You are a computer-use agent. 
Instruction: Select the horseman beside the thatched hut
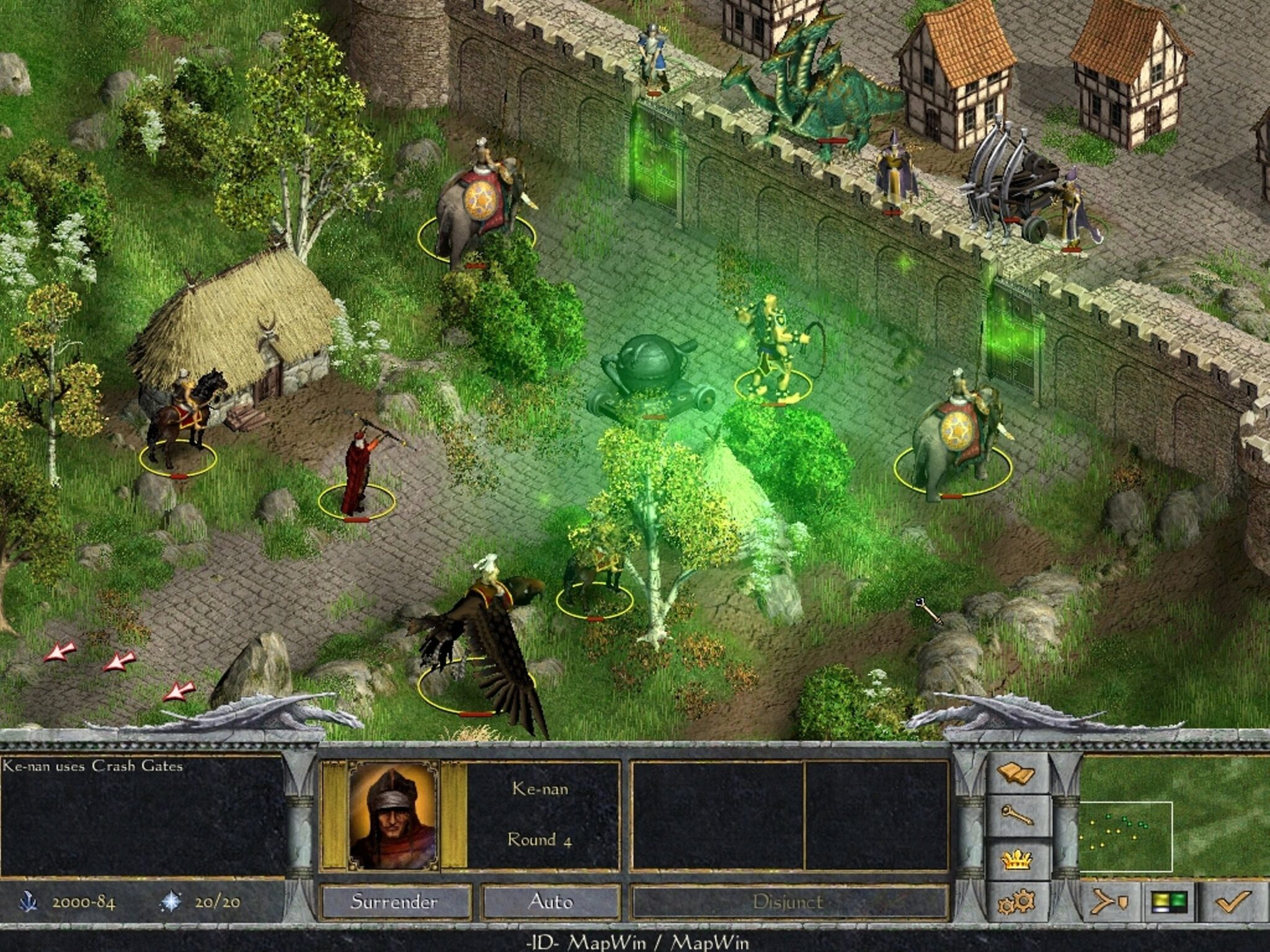tap(184, 415)
